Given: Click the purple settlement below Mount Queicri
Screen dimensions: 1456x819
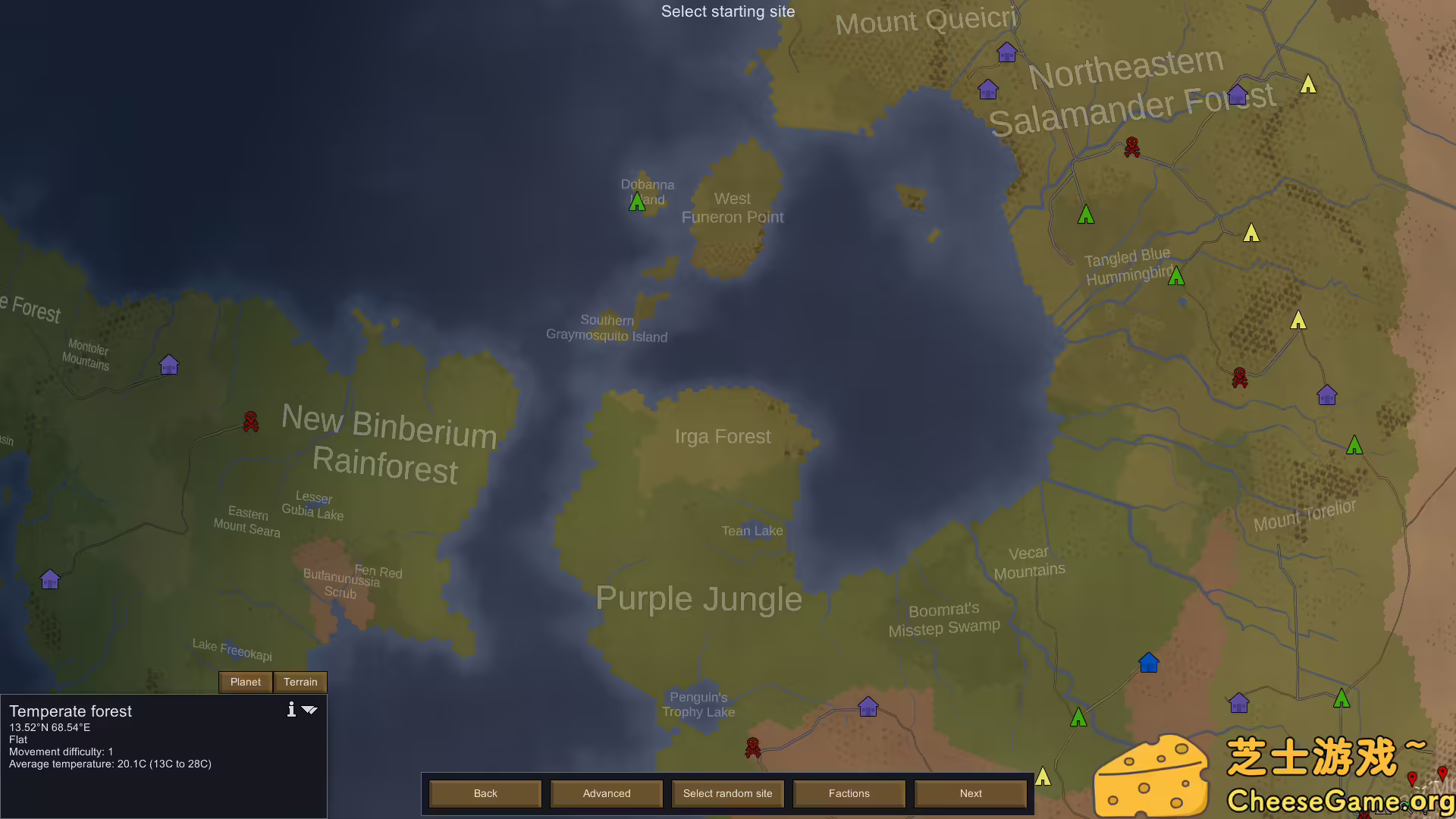Looking at the screenshot, I should (1007, 52).
